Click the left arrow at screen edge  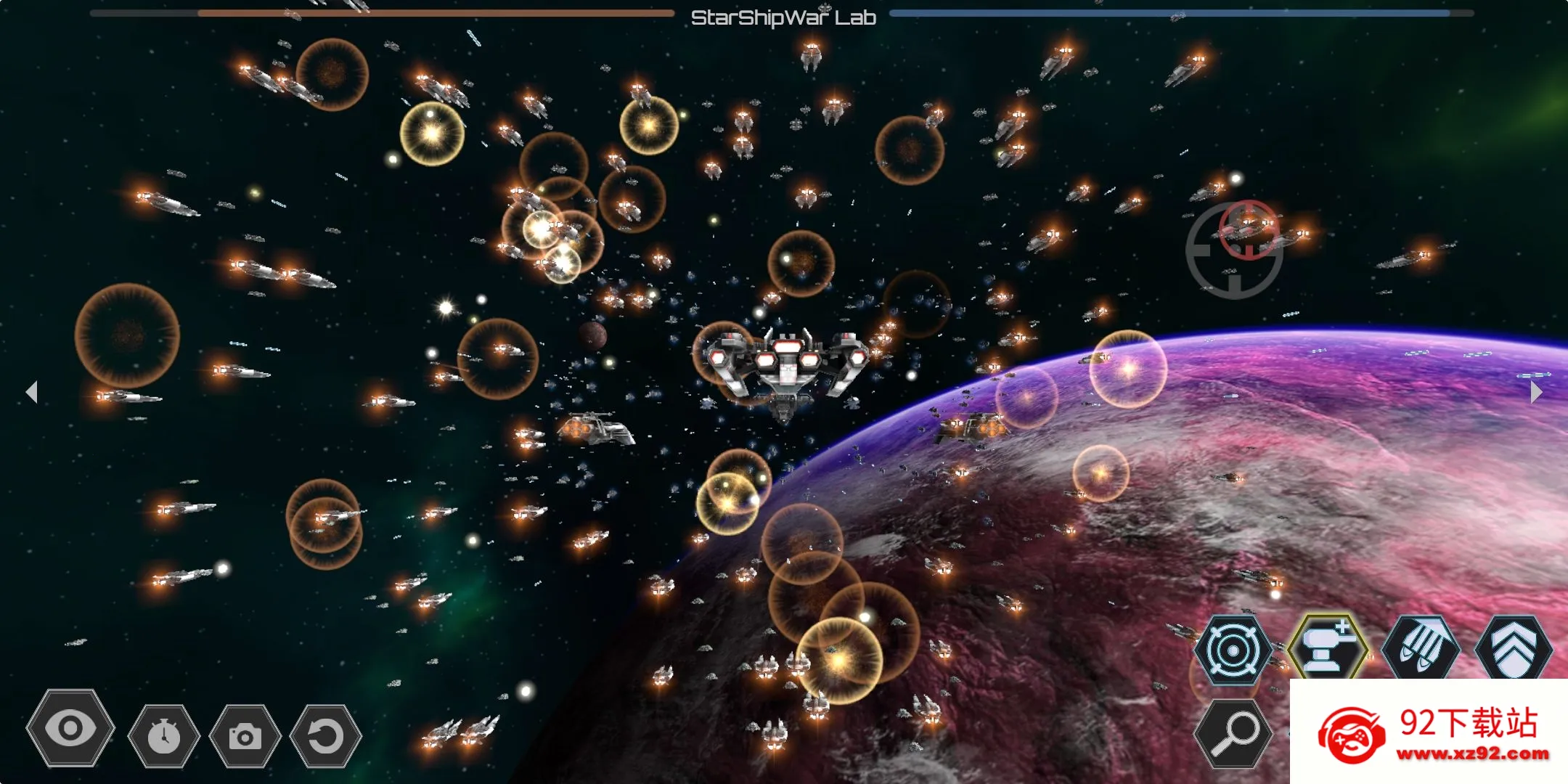click(31, 392)
